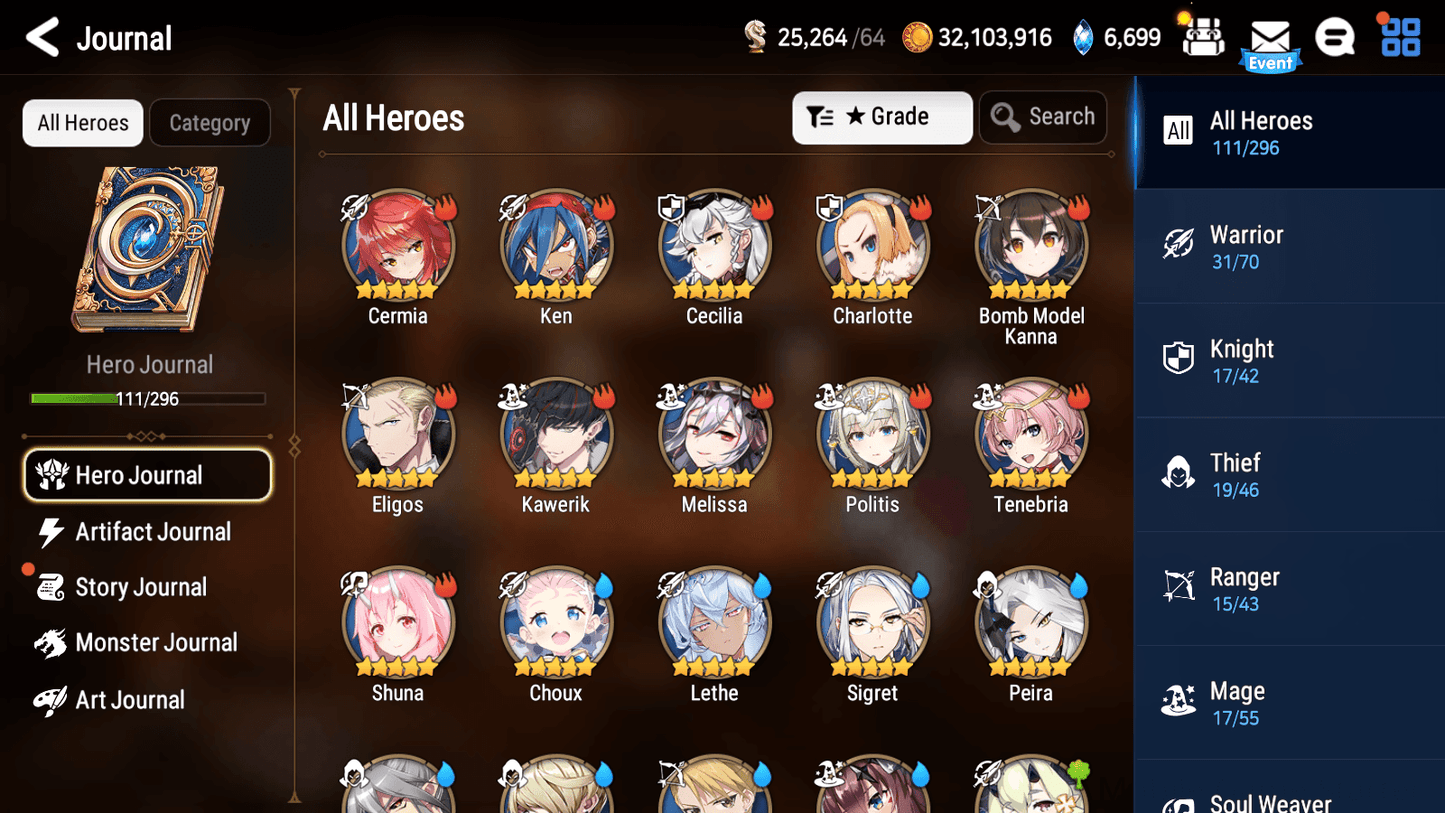
Task: Open the Grade filter dropdown
Action: (x=882, y=117)
